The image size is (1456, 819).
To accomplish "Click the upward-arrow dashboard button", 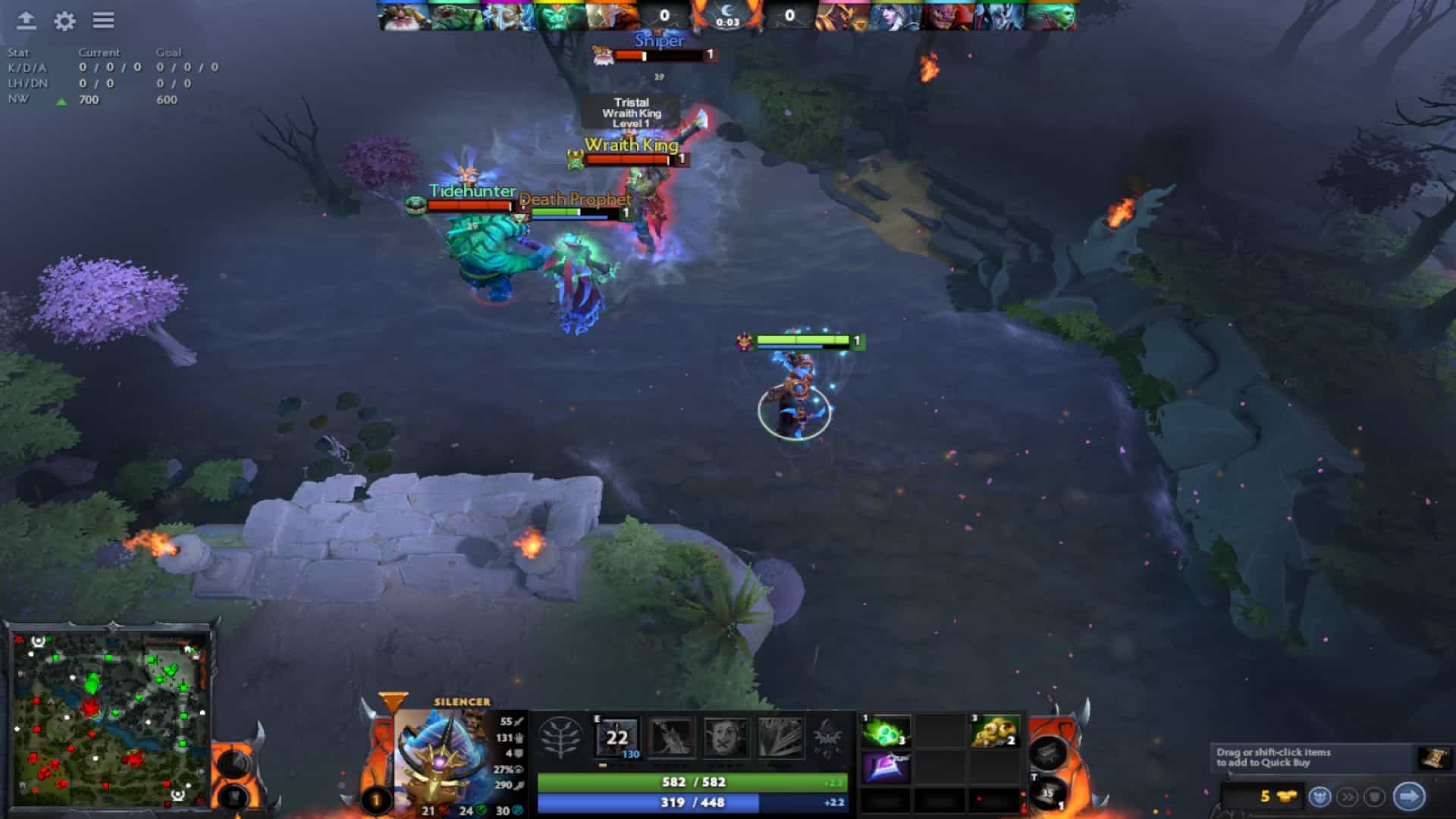I will click(27, 20).
